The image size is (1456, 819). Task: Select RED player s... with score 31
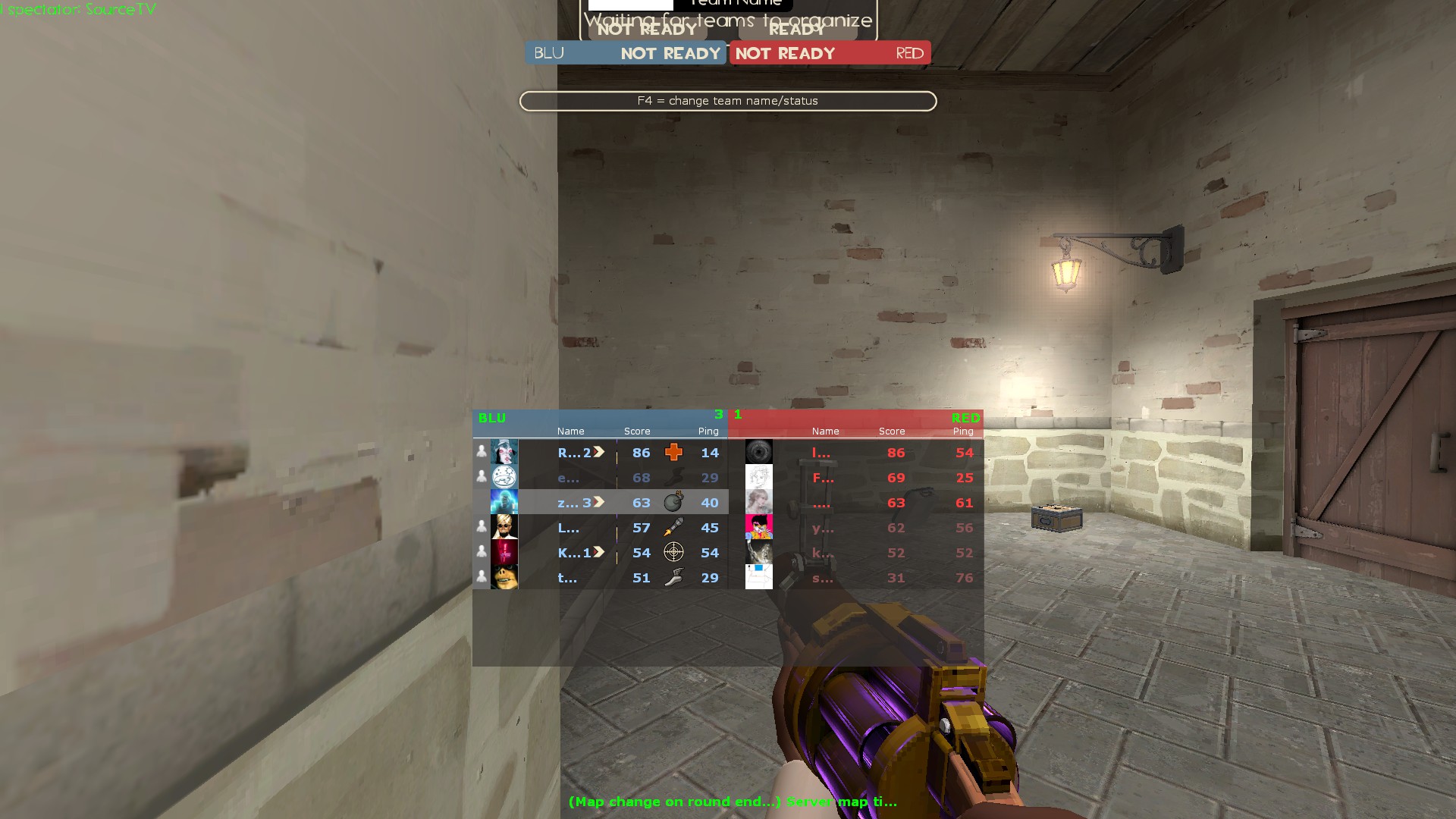click(x=823, y=578)
